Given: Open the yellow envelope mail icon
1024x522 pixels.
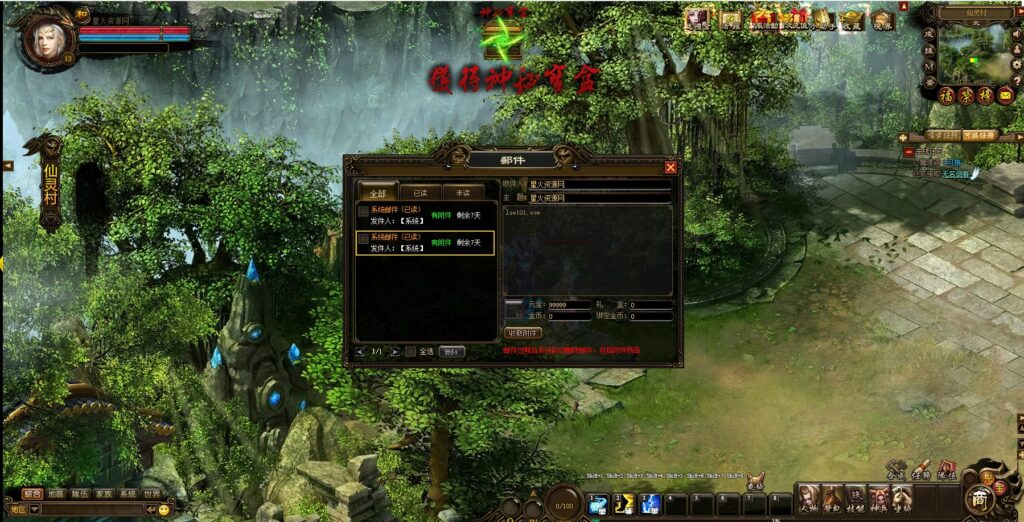Looking at the screenshot, I should (1004, 95).
